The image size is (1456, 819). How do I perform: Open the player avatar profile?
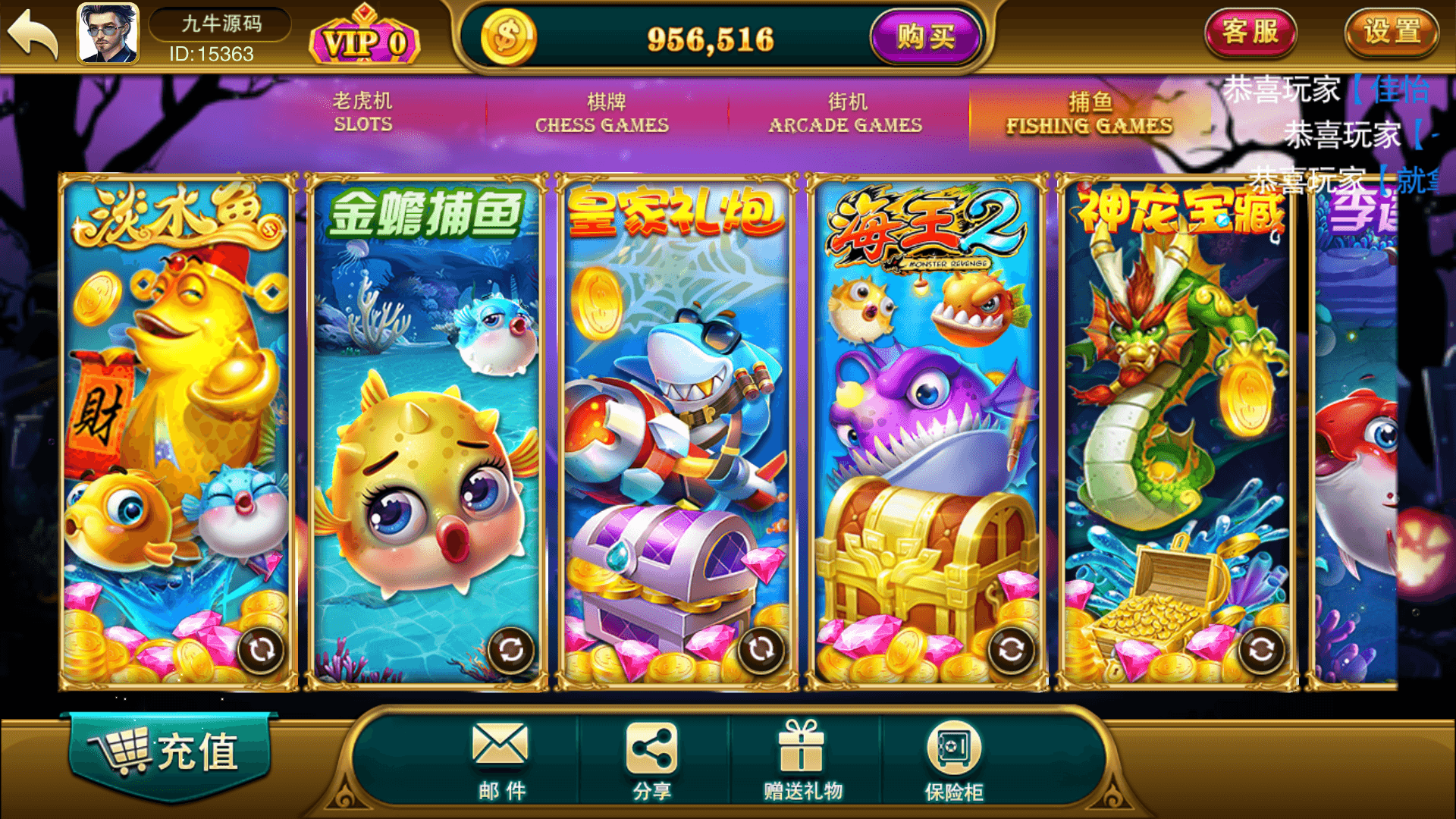pos(108,33)
